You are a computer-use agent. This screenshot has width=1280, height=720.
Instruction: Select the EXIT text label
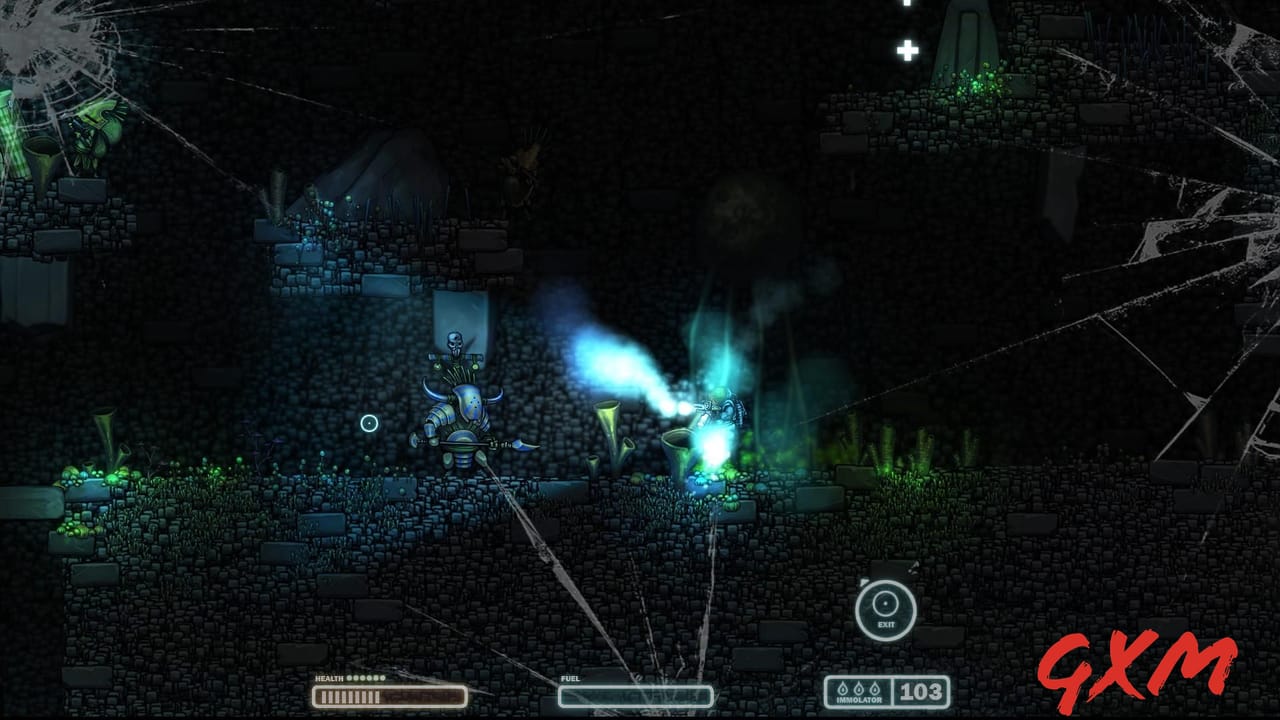(x=884, y=624)
